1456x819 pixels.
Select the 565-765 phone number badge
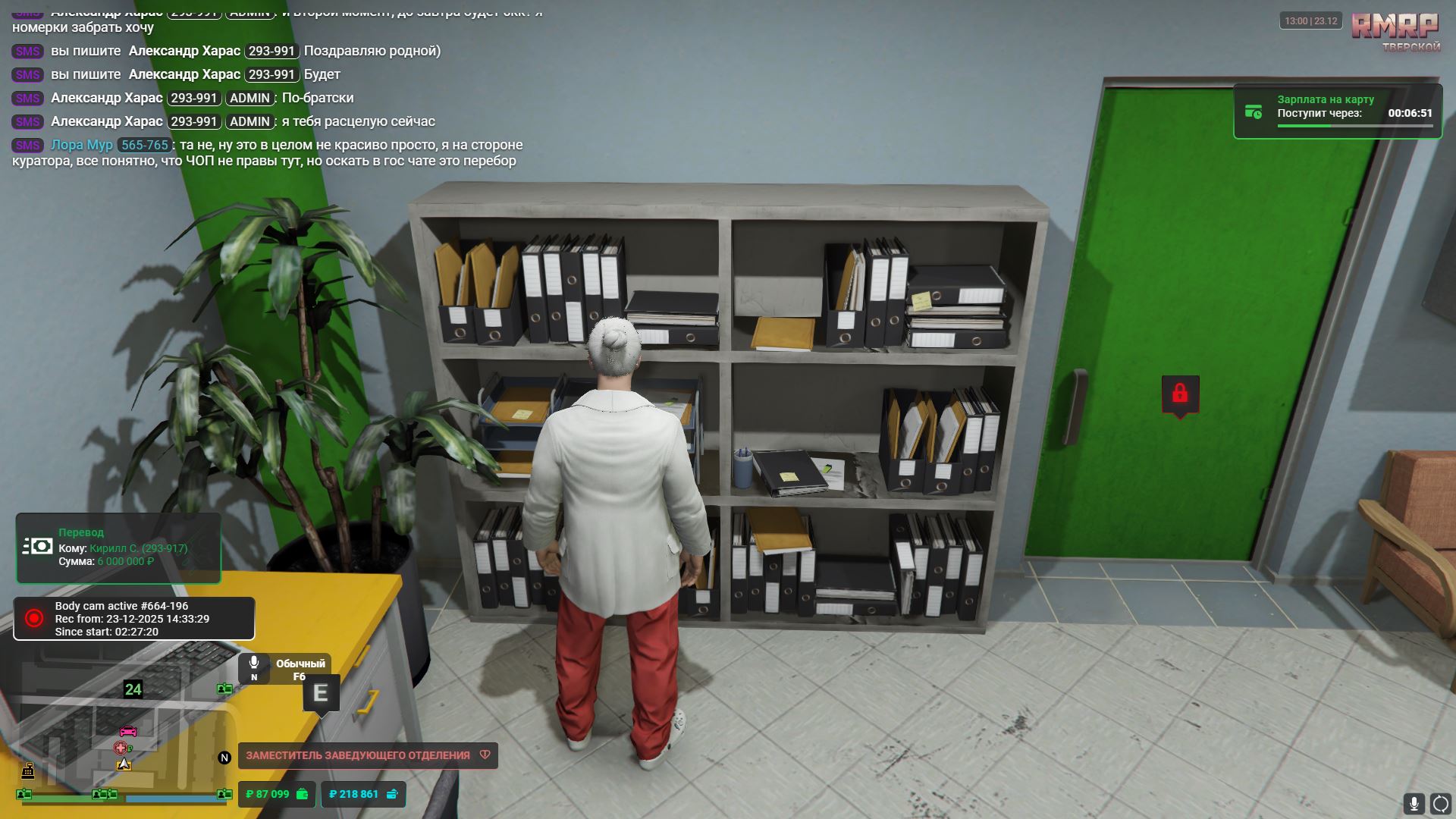(x=144, y=145)
